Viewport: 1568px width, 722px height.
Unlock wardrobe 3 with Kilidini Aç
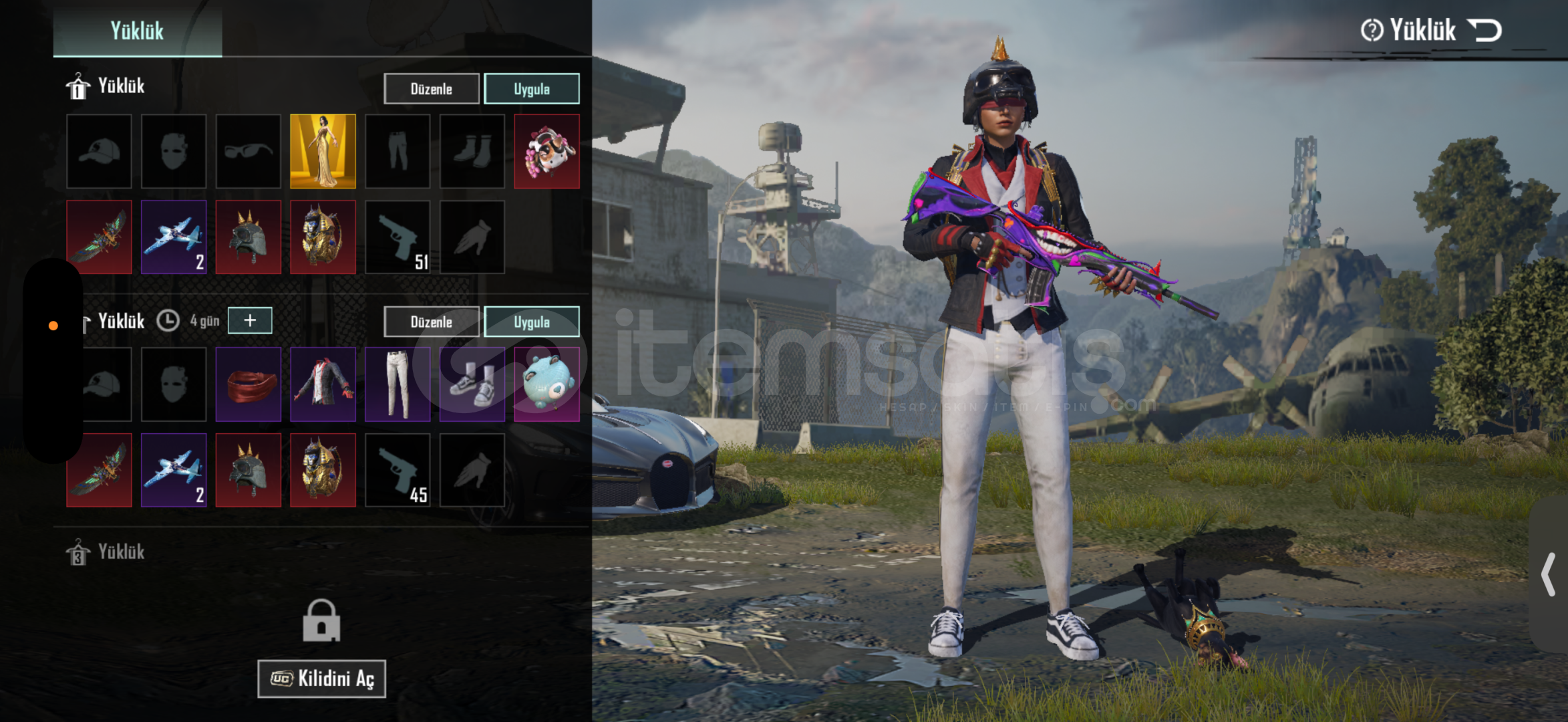tap(321, 679)
